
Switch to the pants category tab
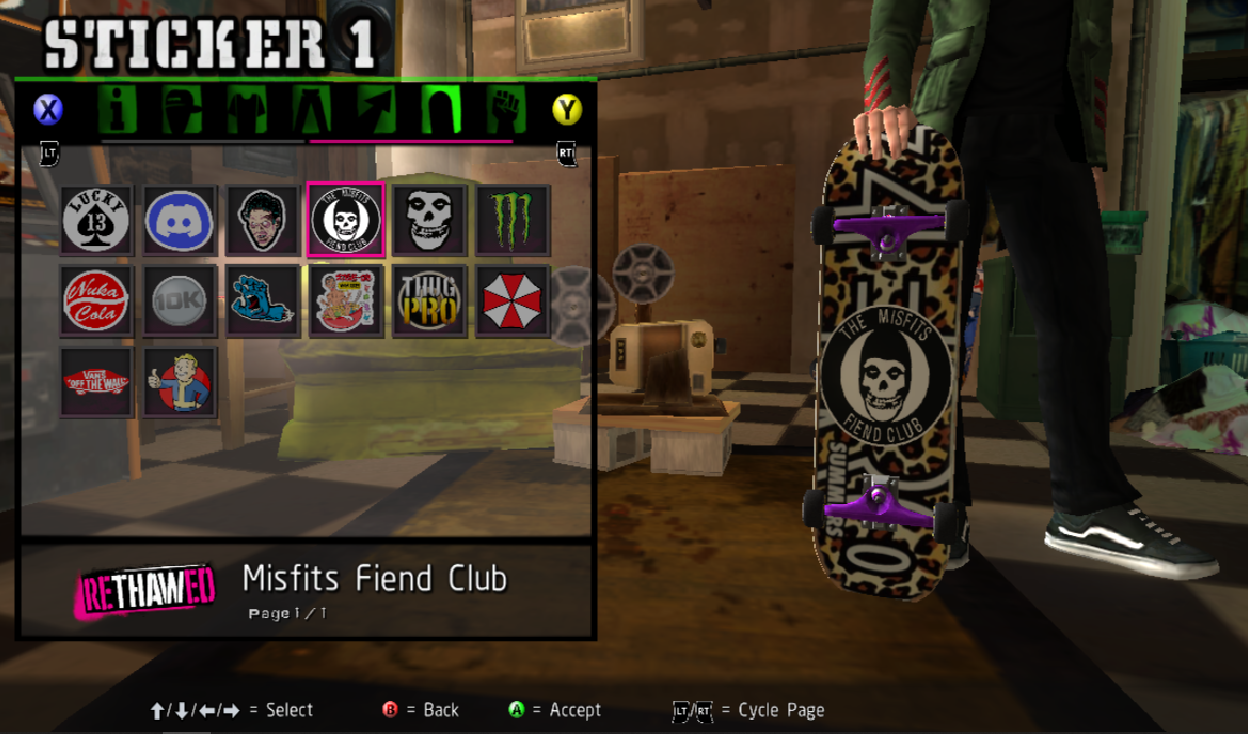[312, 109]
